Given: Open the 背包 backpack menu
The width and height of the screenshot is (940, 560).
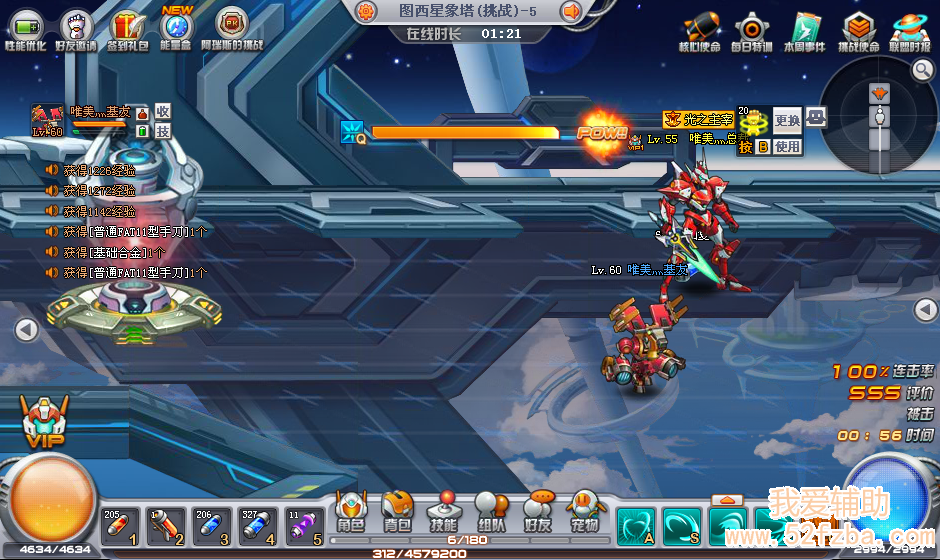Looking at the screenshot, I should 397,512.
